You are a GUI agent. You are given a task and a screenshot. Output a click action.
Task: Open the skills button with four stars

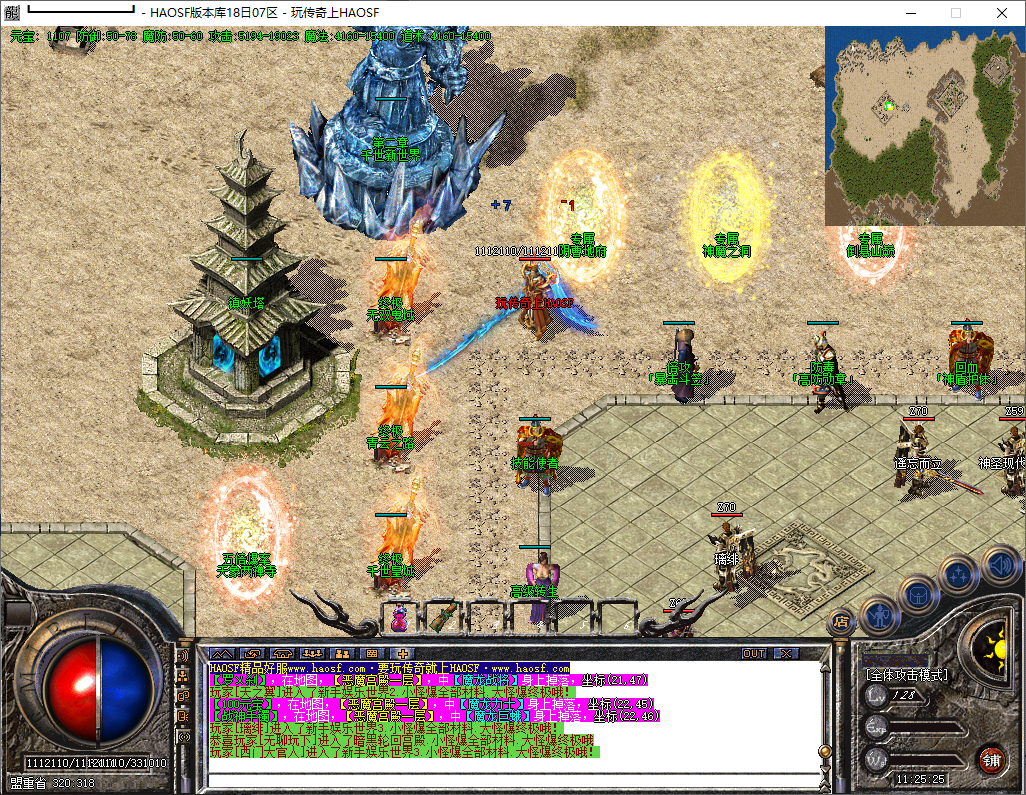[x=958, y=575]
